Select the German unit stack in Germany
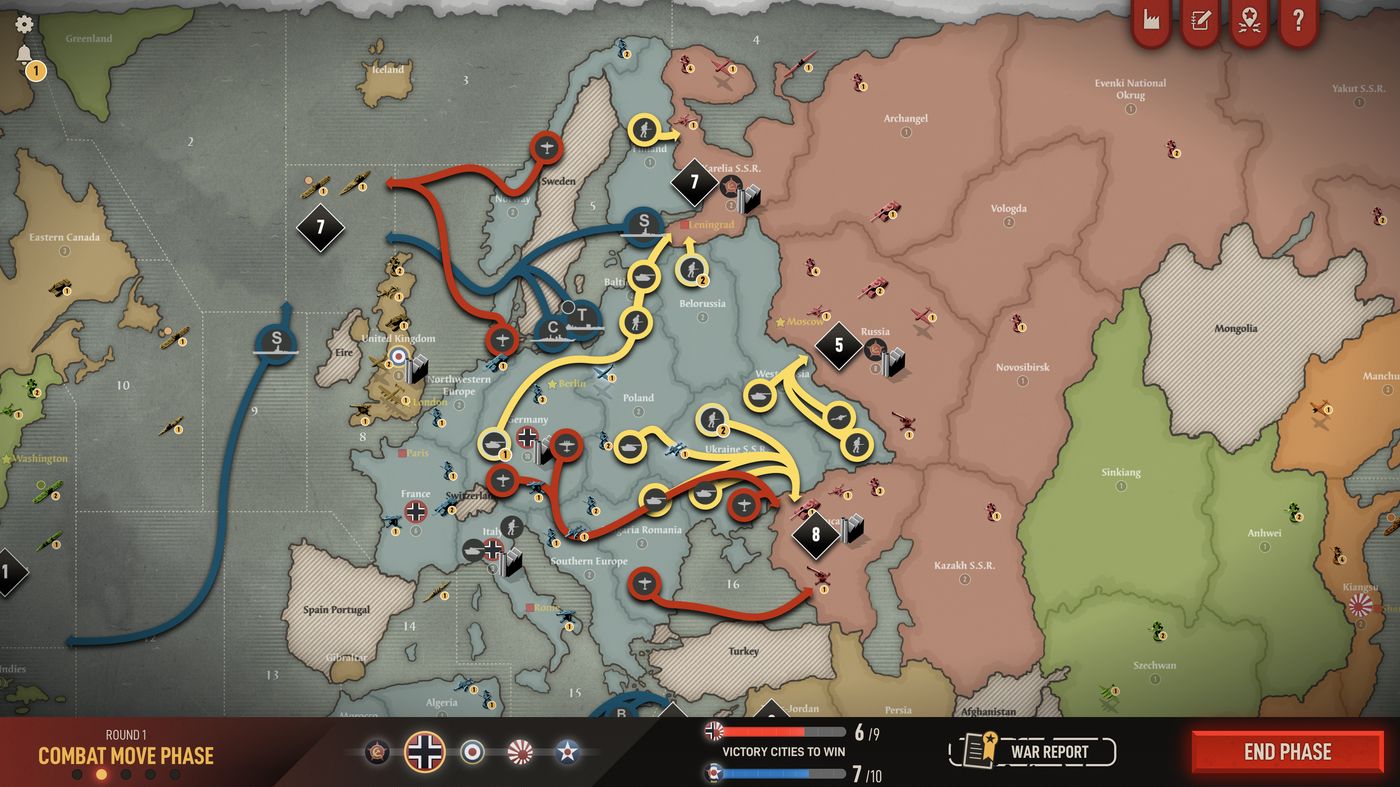Image resolution: width=1400 pixels, height=787 pixels. coord(527,436)
